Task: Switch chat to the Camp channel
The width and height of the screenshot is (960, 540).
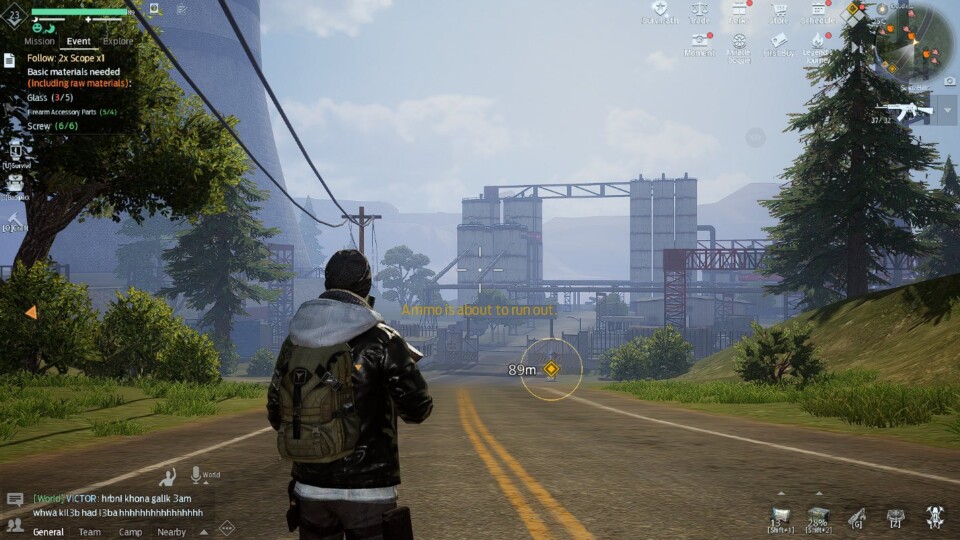Action: click(130, 532)
